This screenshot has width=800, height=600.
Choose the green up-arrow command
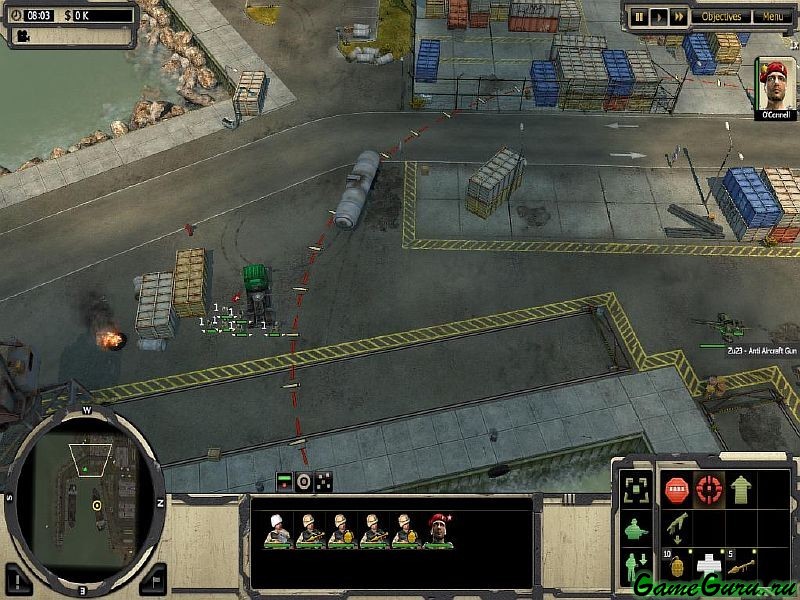point(741,489)
